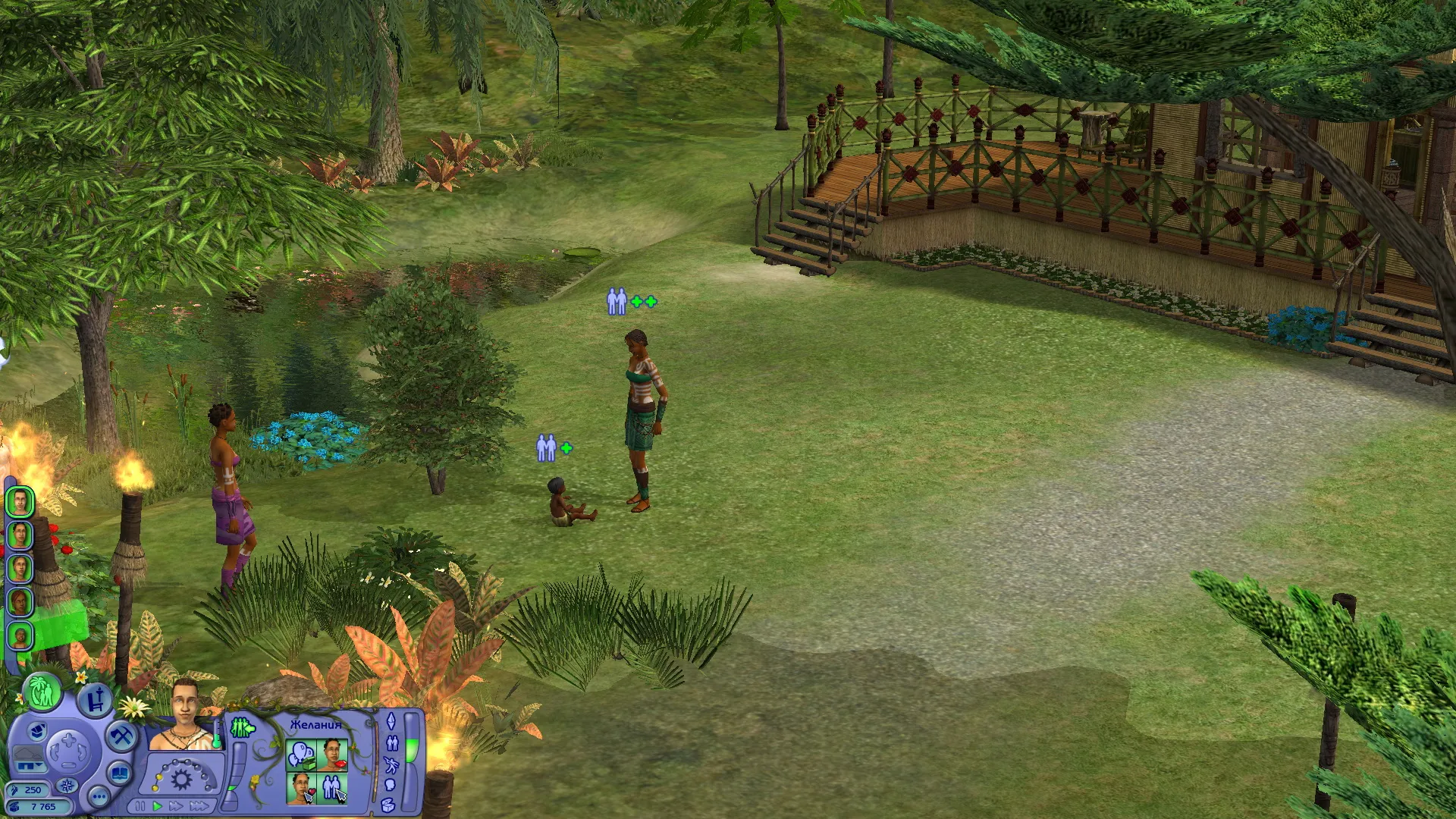Open the inventory chest panel tab

(x=389, y=805)
